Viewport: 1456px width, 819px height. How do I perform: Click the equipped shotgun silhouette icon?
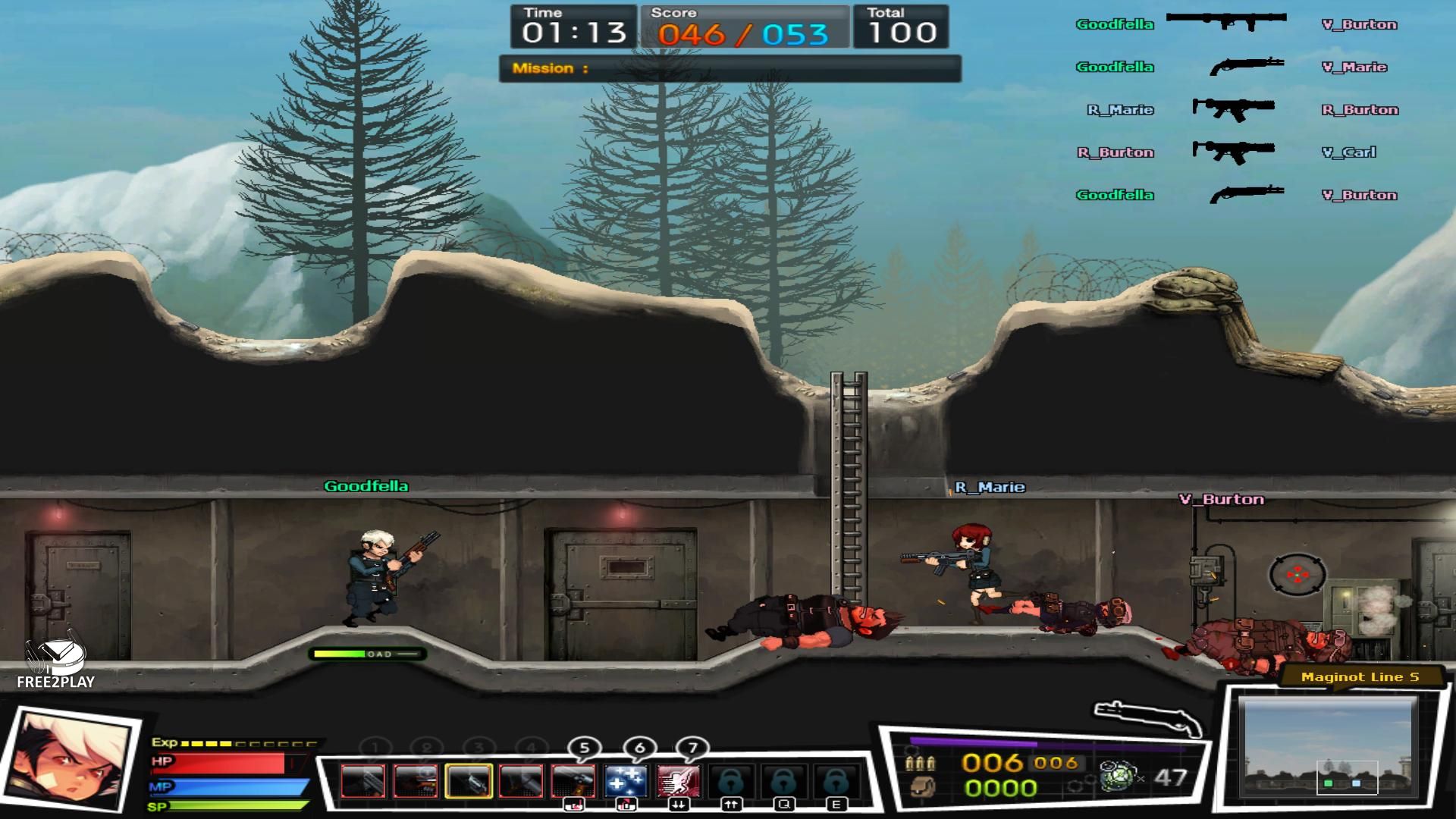[x=1147, y=717]
